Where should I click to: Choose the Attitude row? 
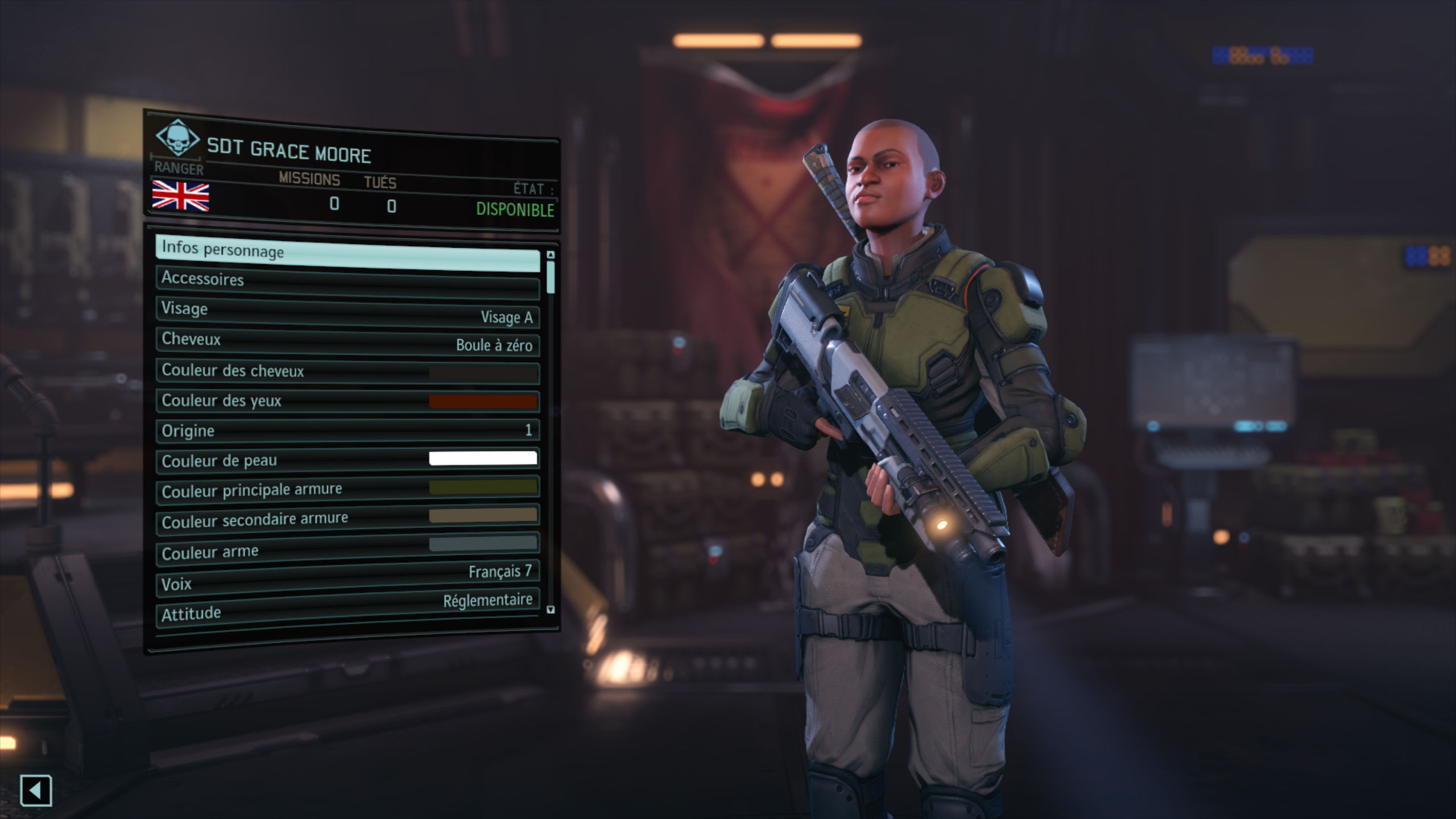tap(347, 608)
